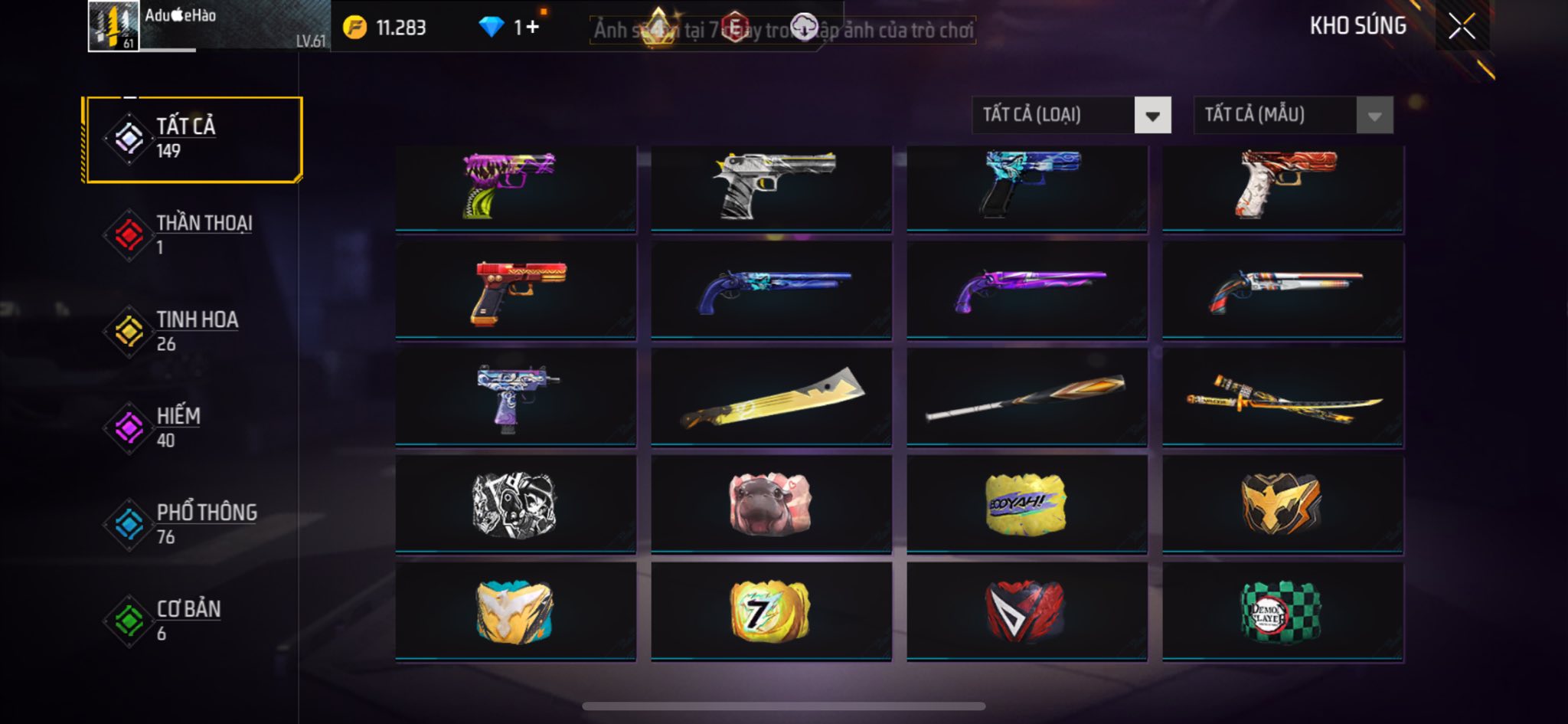Select the baseball bat skin

(x=1027, y=398)
